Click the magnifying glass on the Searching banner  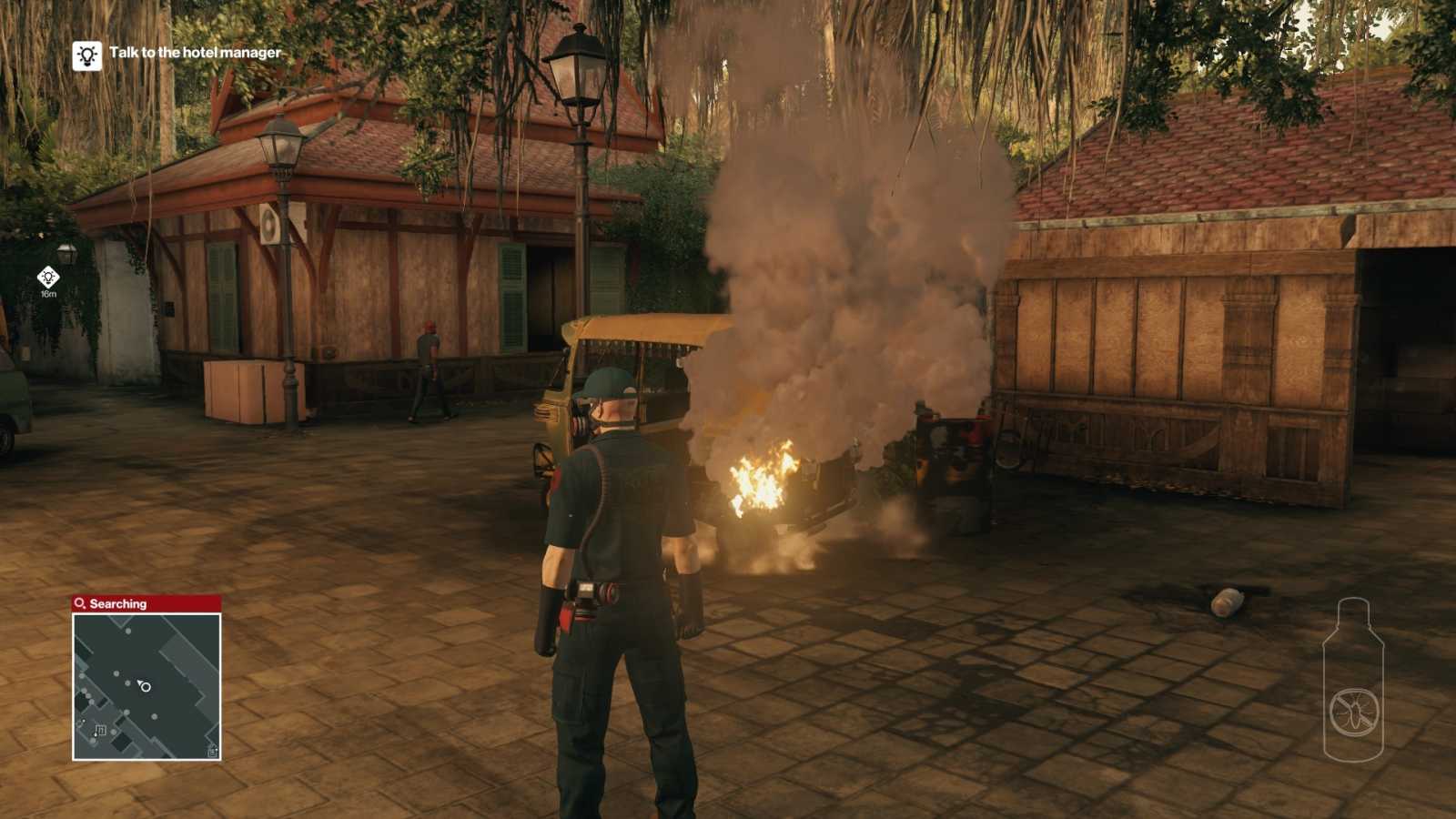tap(78, 602)
